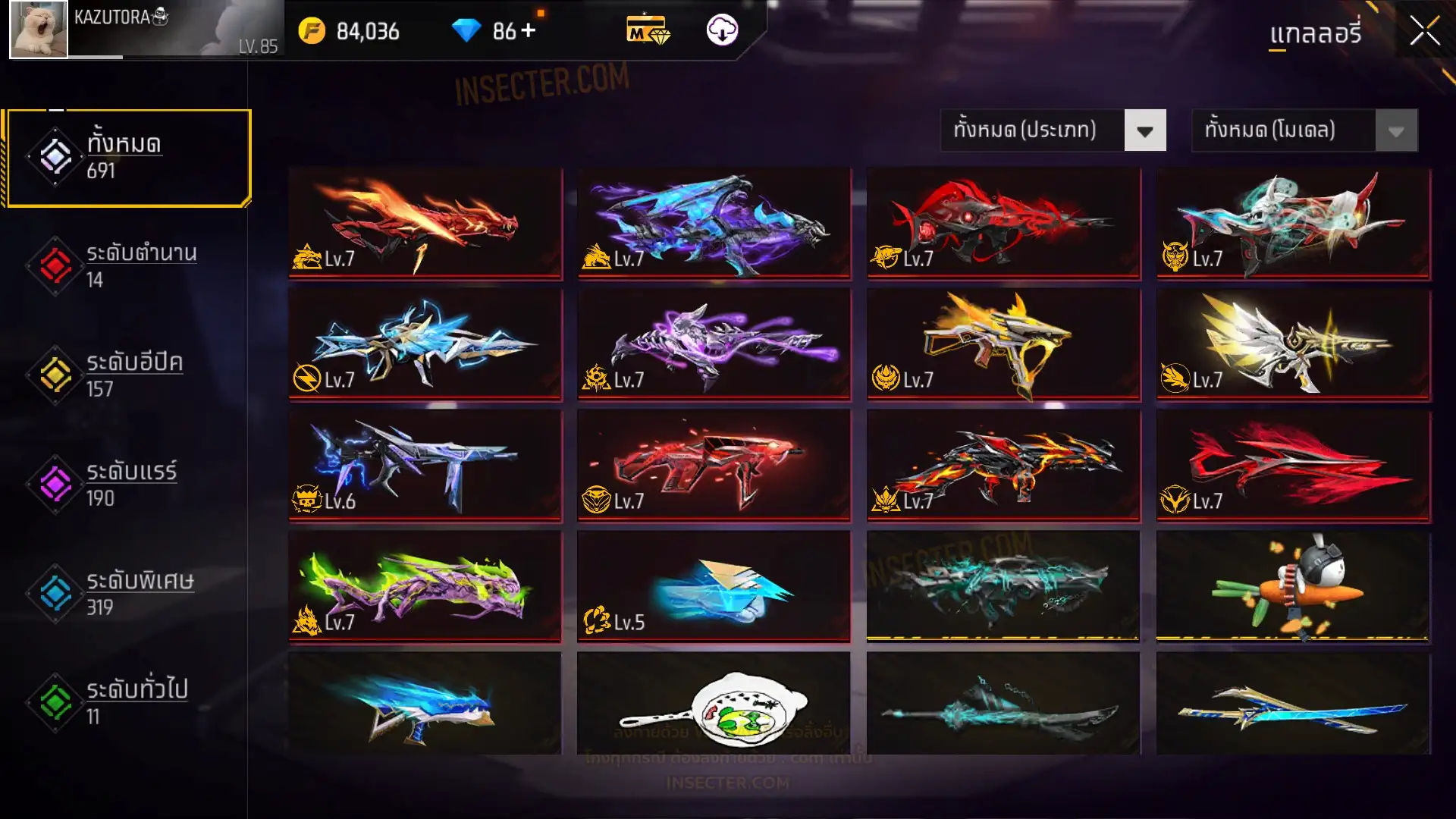Pick the green flame purple dragon gun skin

[425, 586]
